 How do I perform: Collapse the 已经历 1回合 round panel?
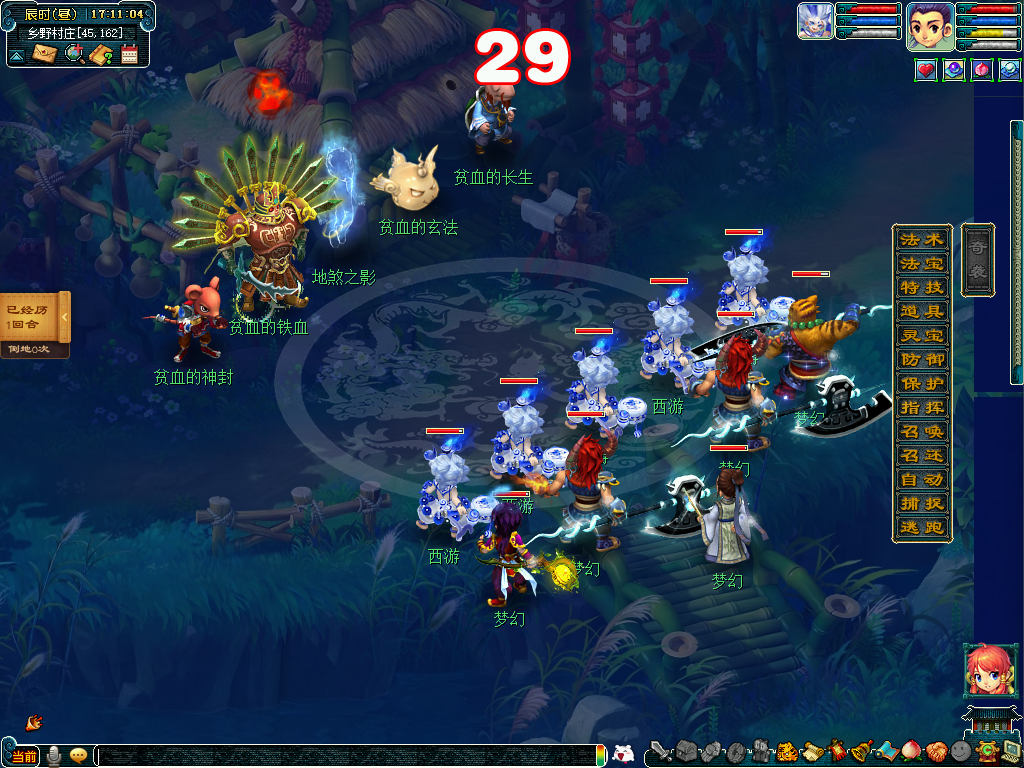(65, 318)
